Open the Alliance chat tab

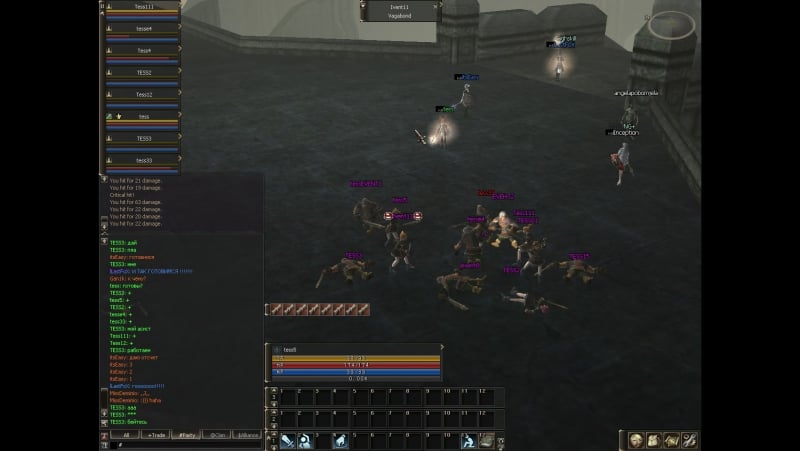(247, 436)
